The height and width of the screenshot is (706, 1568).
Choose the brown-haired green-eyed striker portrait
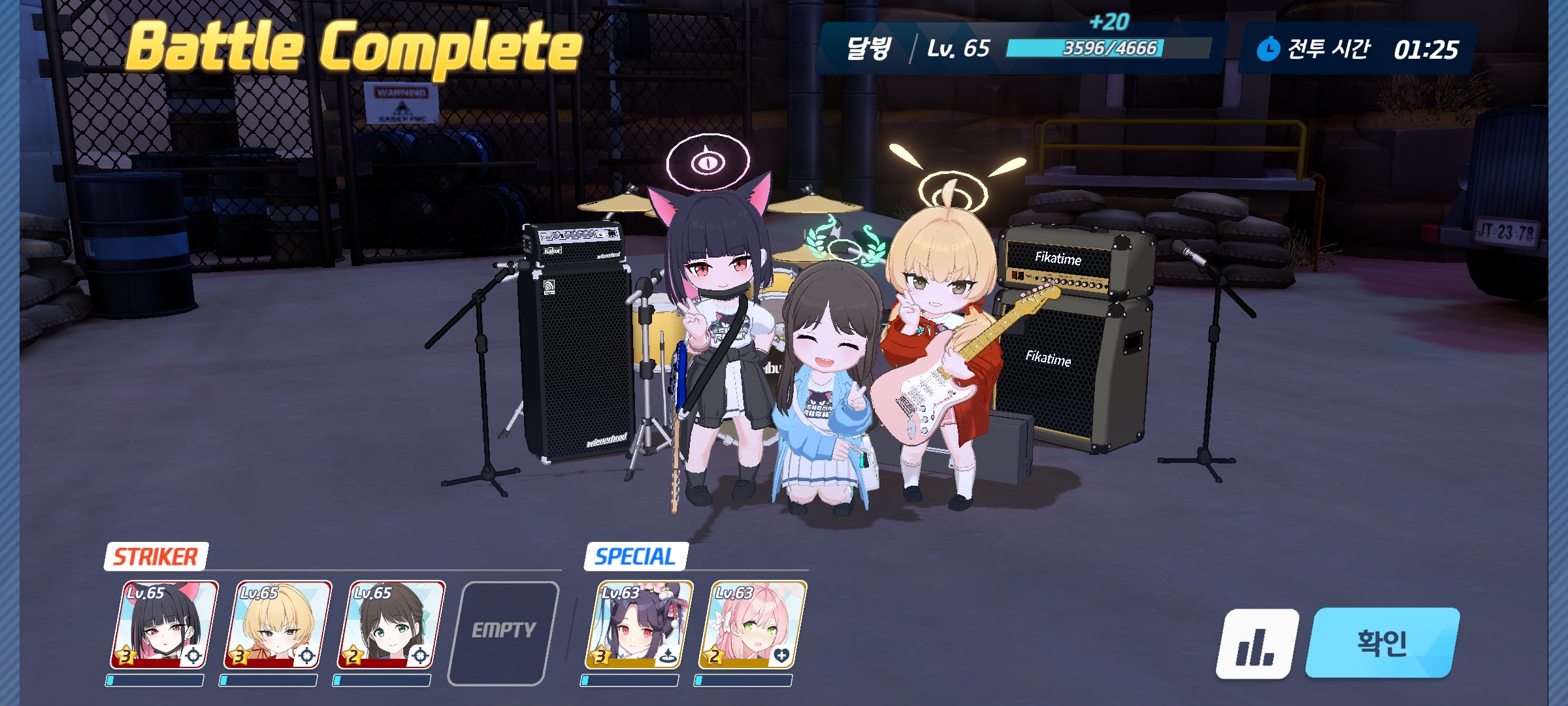(391, 625)
